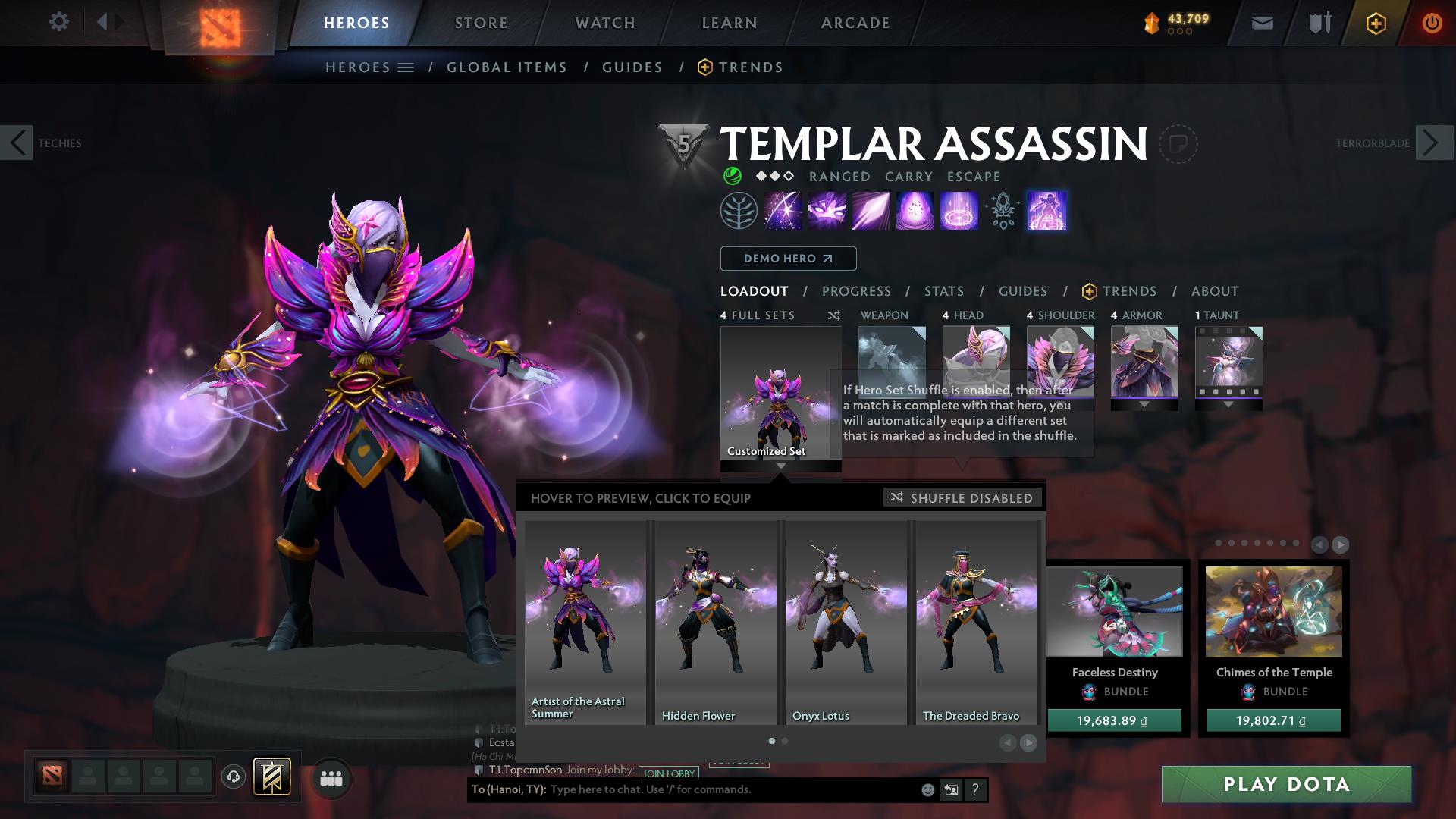
Task: Select the Psionic Trap ability icon
Action: [x=959, y=211]
